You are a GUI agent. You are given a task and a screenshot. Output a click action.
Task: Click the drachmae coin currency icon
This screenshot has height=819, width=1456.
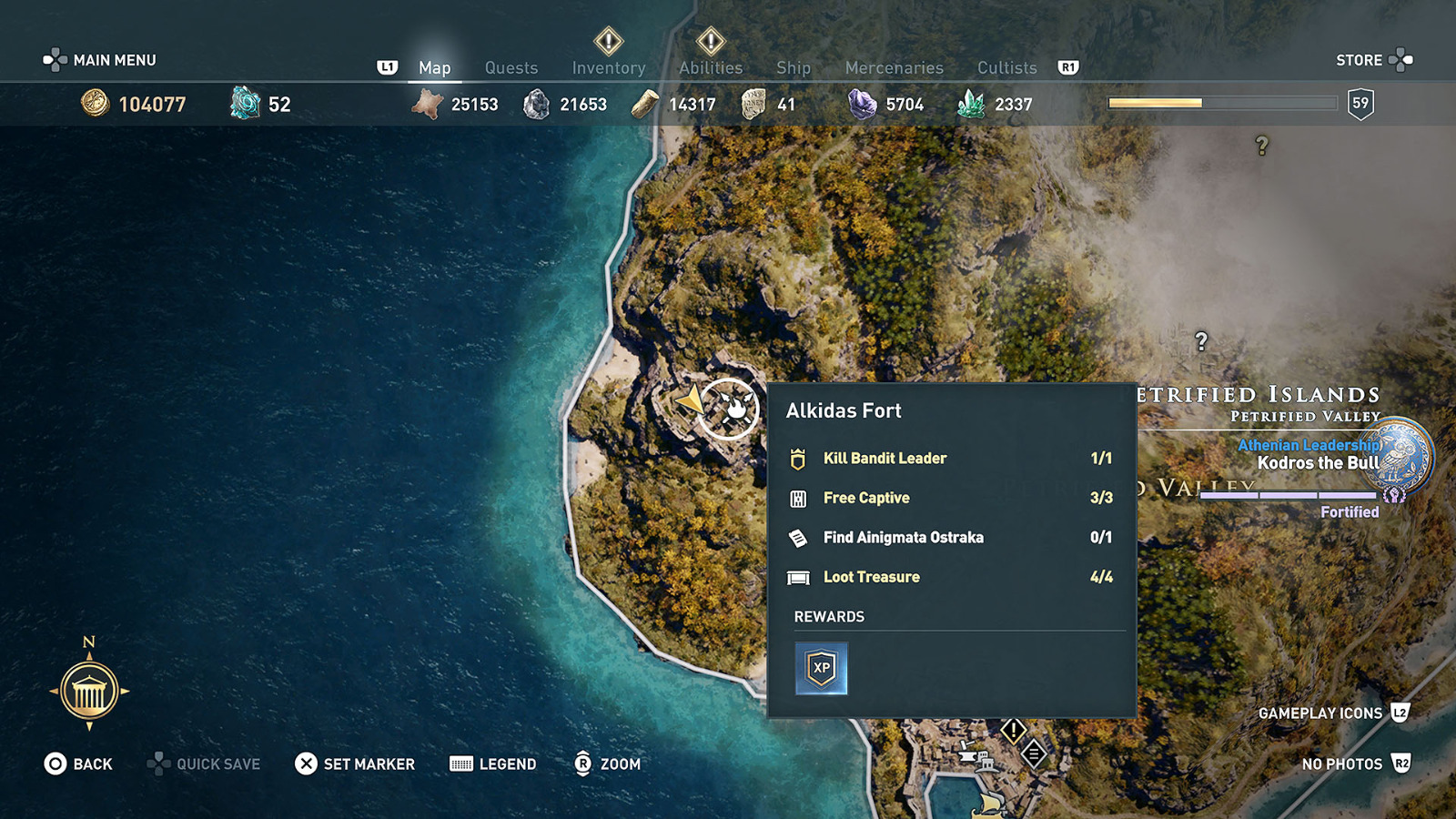(95, 104)
